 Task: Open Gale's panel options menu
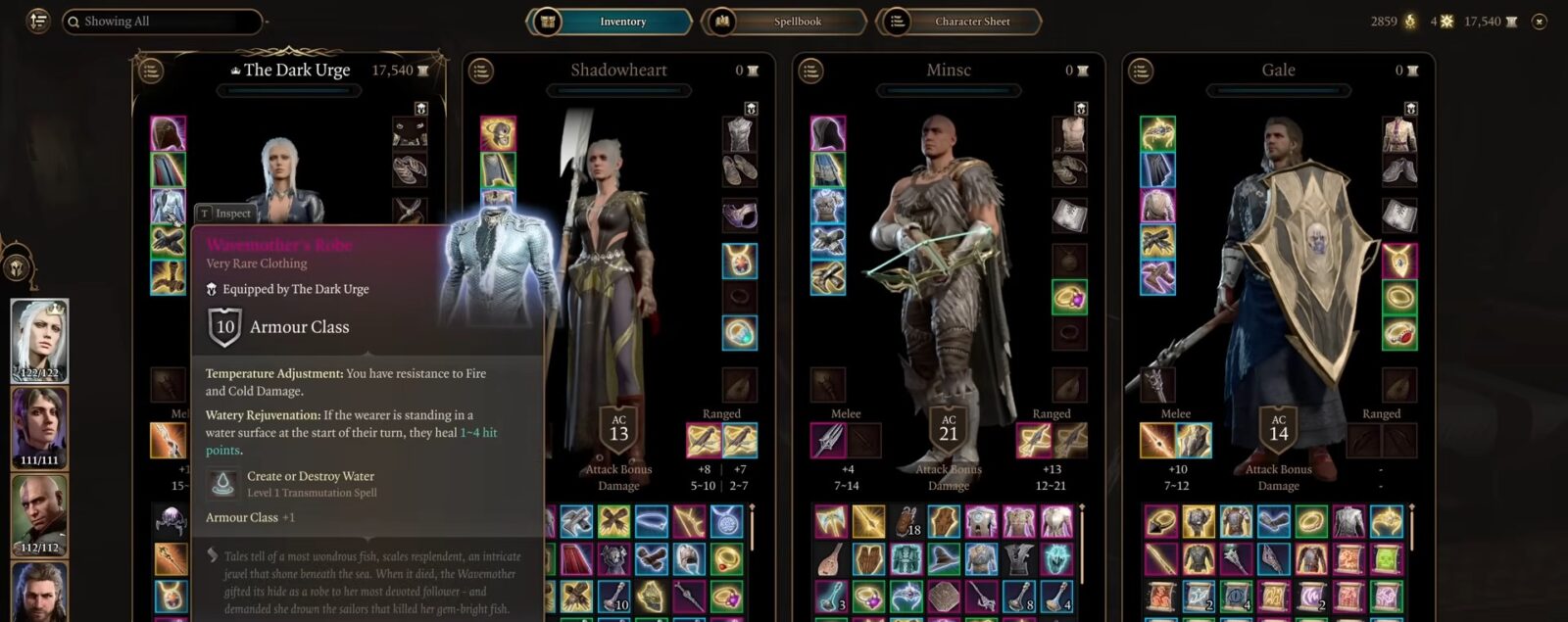point(1141,71)
